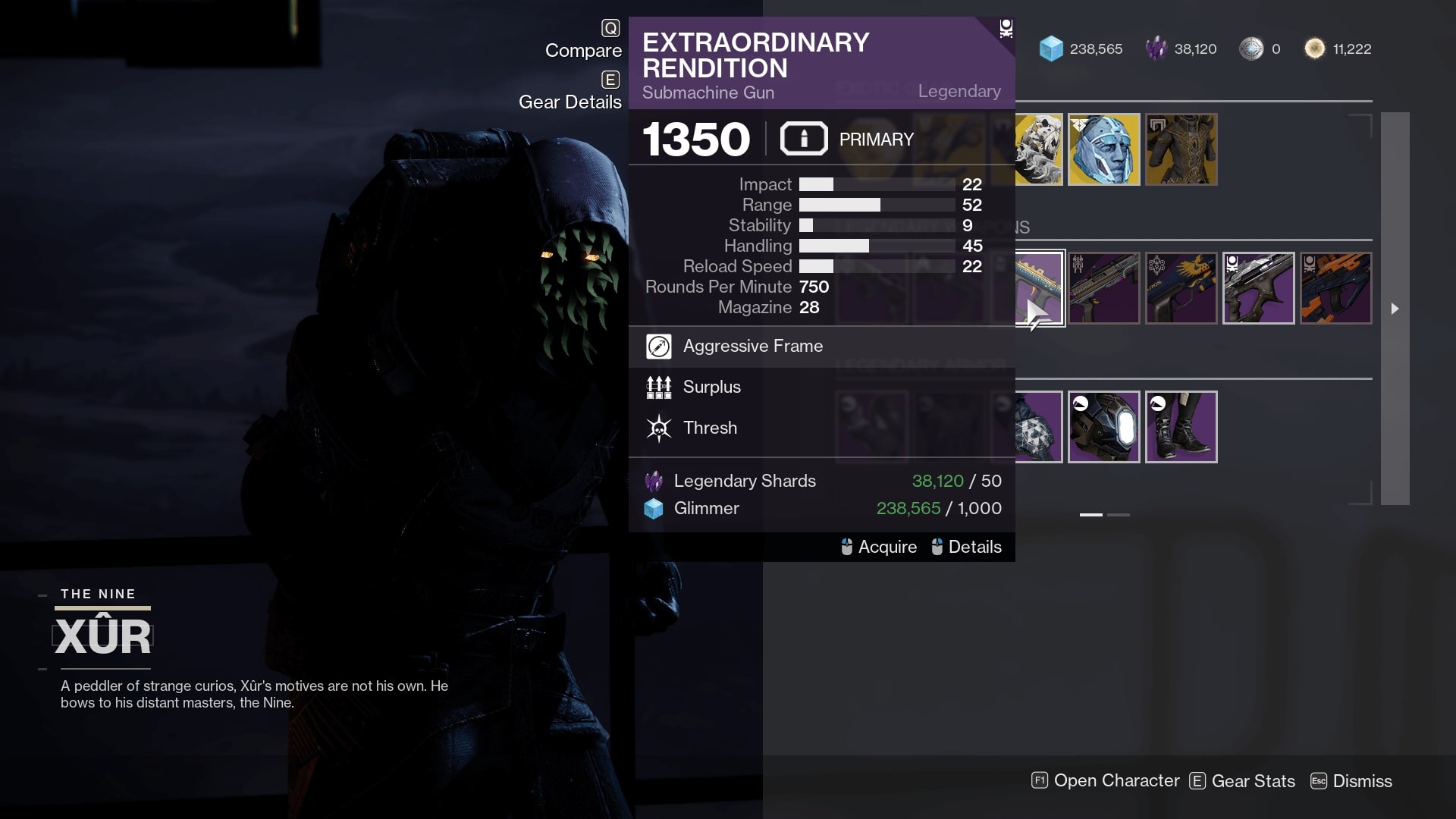Select the orange legendary weapon thumbnail

tap(1336, 288)
